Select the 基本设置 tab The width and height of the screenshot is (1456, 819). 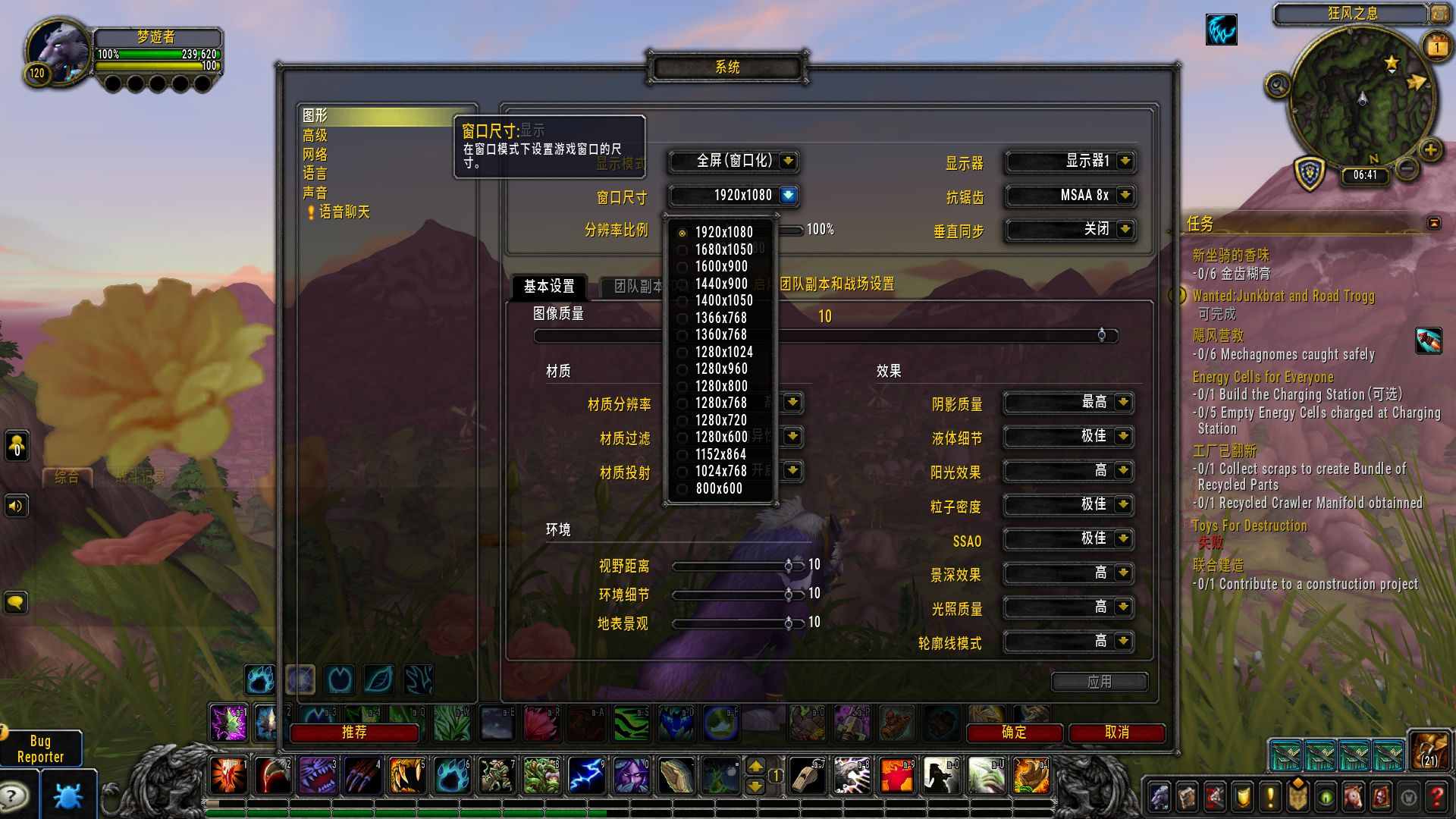pyautogui.click(x=549, y=287)
